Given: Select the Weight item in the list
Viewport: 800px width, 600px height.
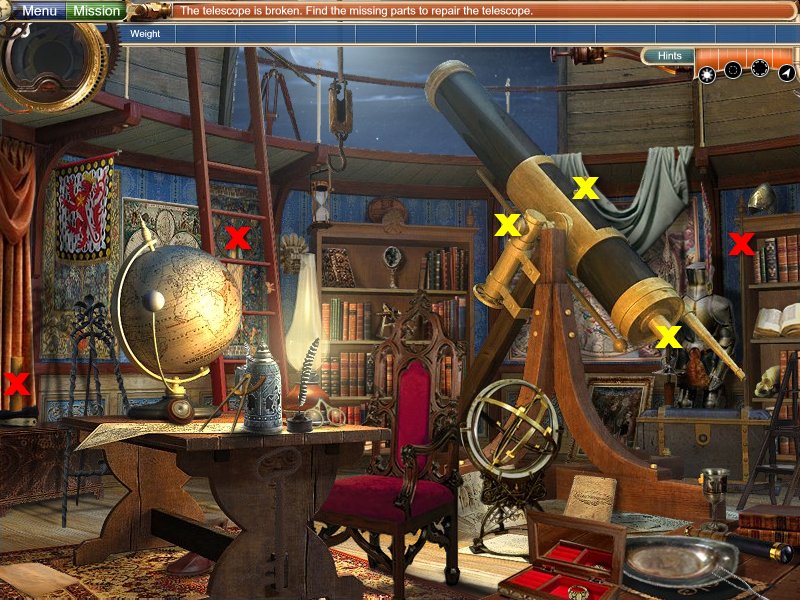Looking at the screenshot, I should 146,33.
